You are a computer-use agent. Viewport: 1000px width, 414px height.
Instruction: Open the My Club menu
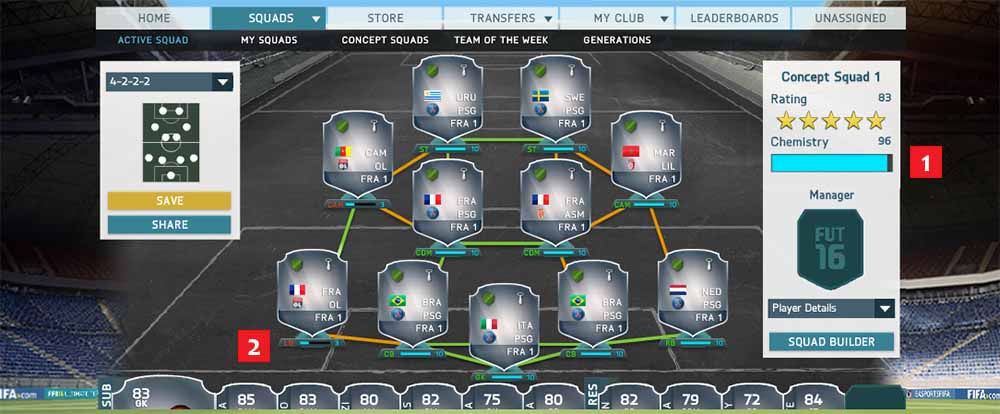point(616,18)
